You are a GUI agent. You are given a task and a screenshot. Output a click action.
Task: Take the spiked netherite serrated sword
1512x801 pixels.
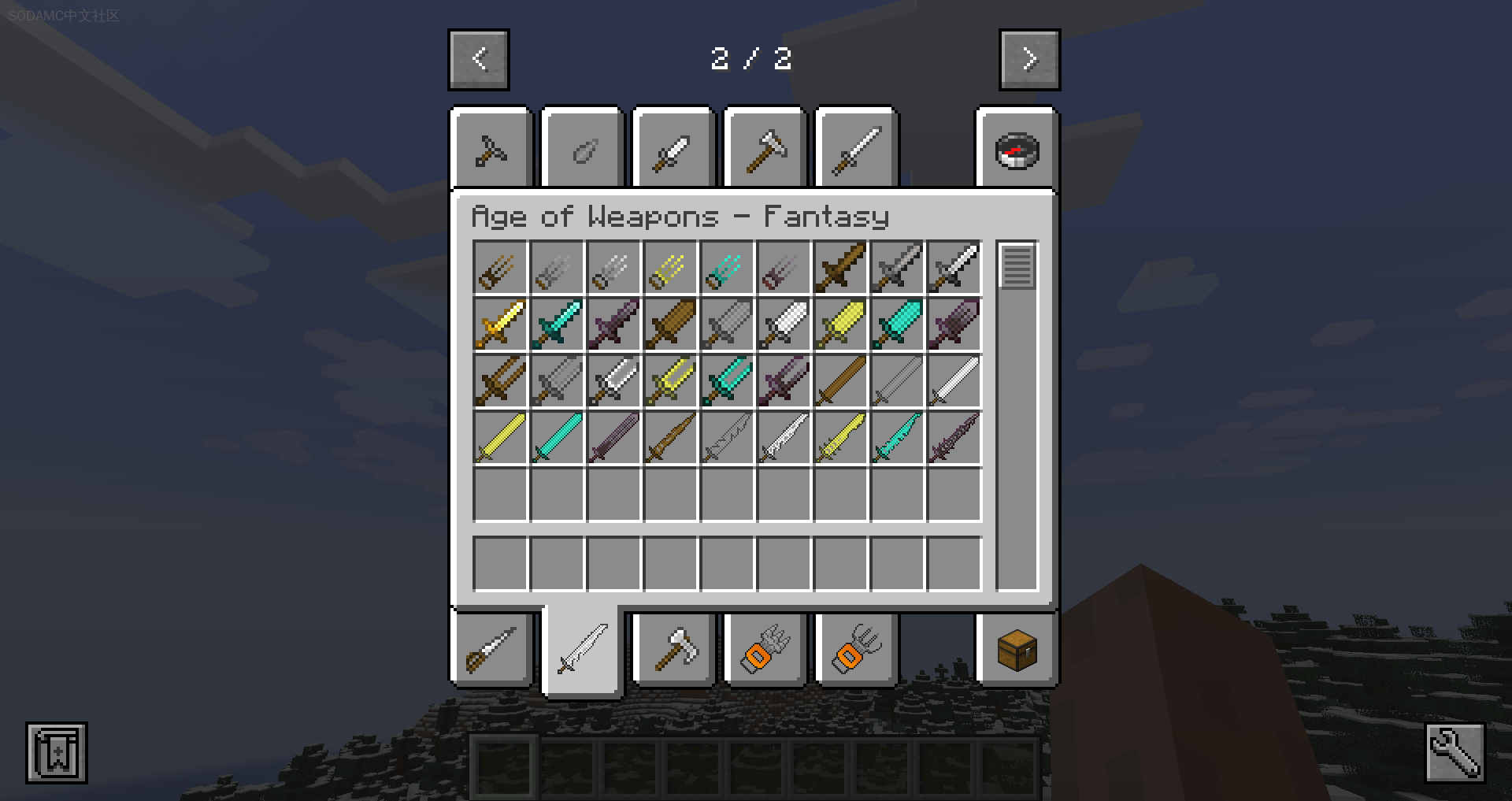coord(954,438)
